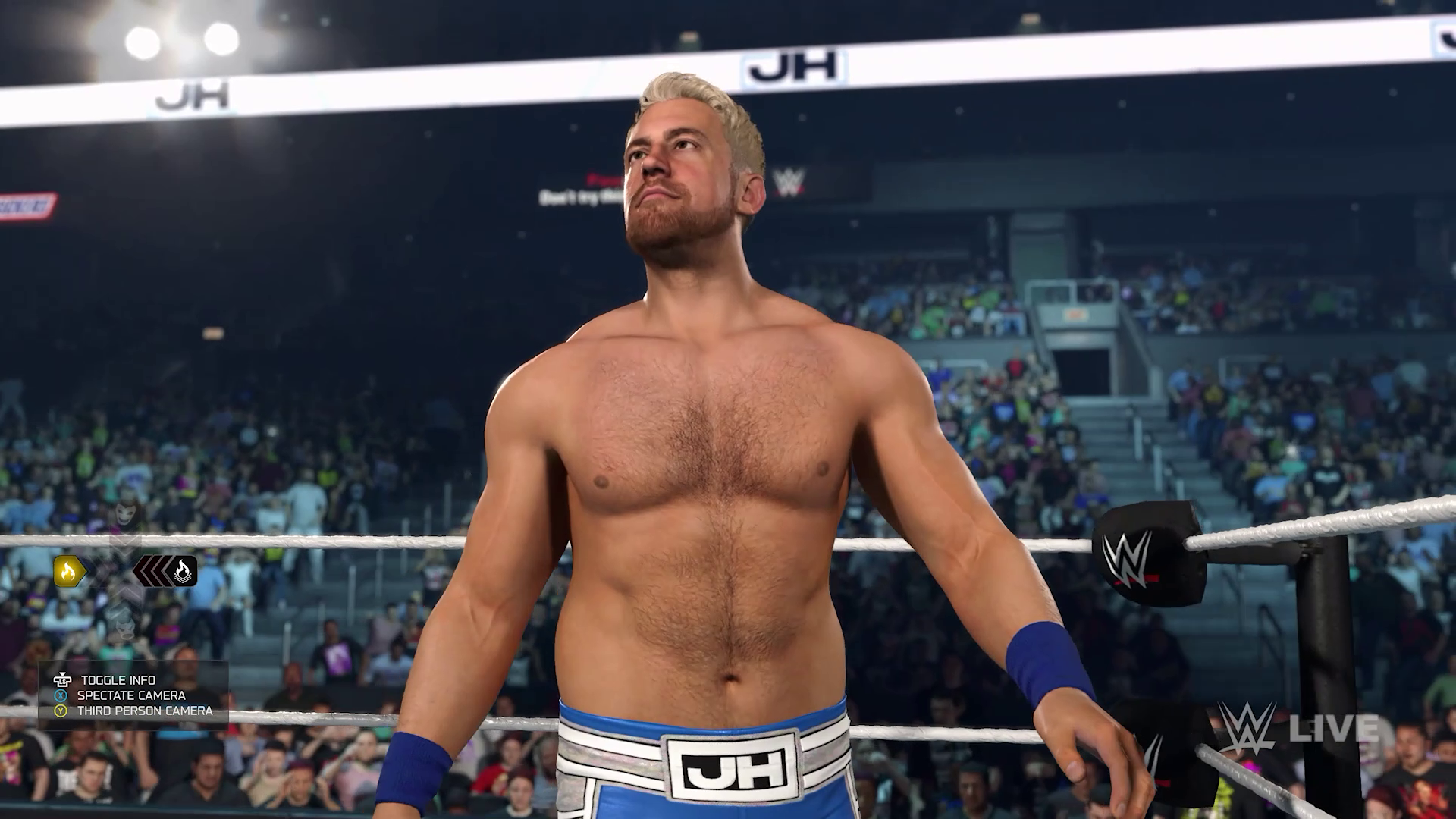
Task: Select the yellow signature flame icon
Action: pyautogui.click(x=67, y=570)
